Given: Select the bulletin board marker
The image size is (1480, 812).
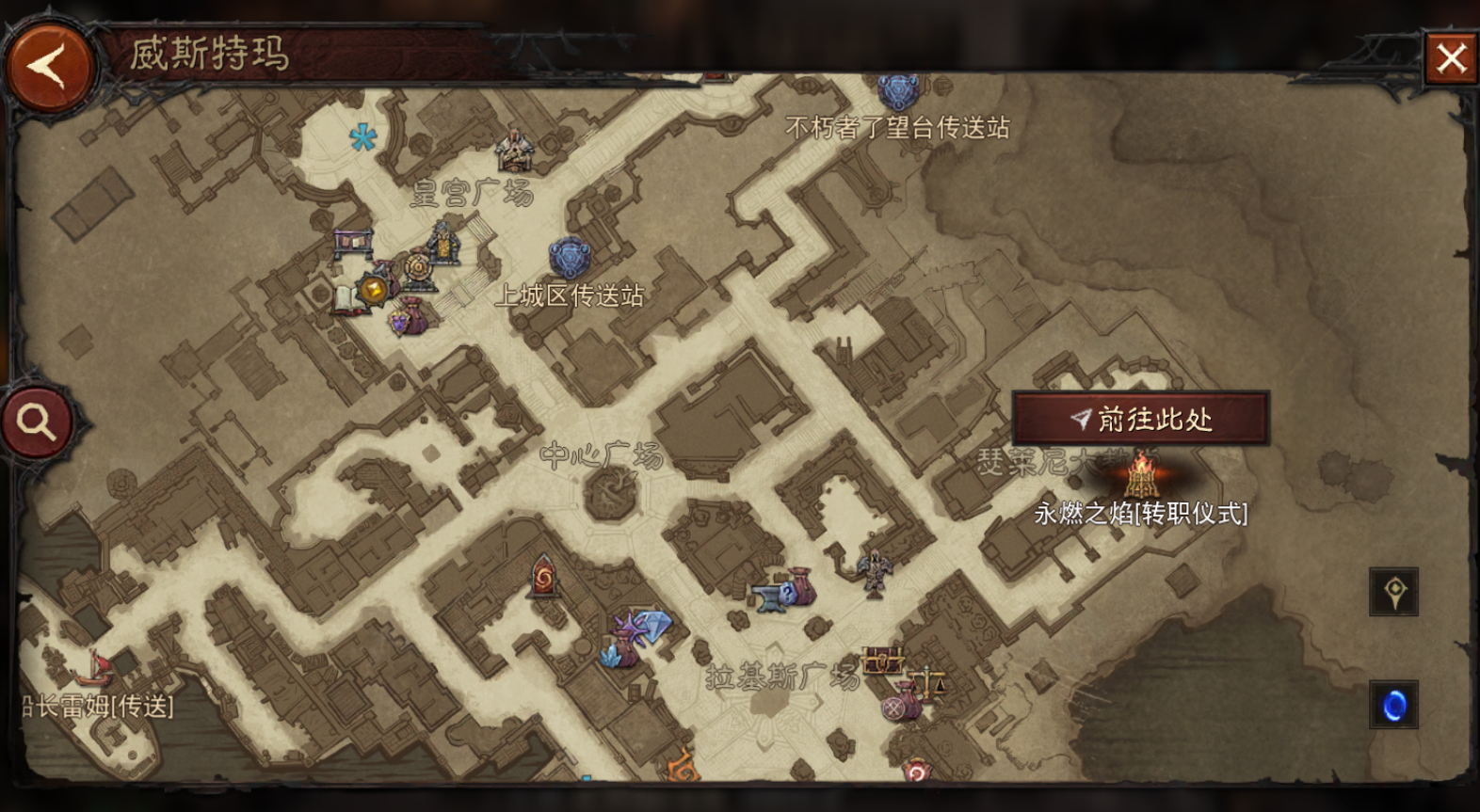Looking at the screenshot, I should point(353,243).
